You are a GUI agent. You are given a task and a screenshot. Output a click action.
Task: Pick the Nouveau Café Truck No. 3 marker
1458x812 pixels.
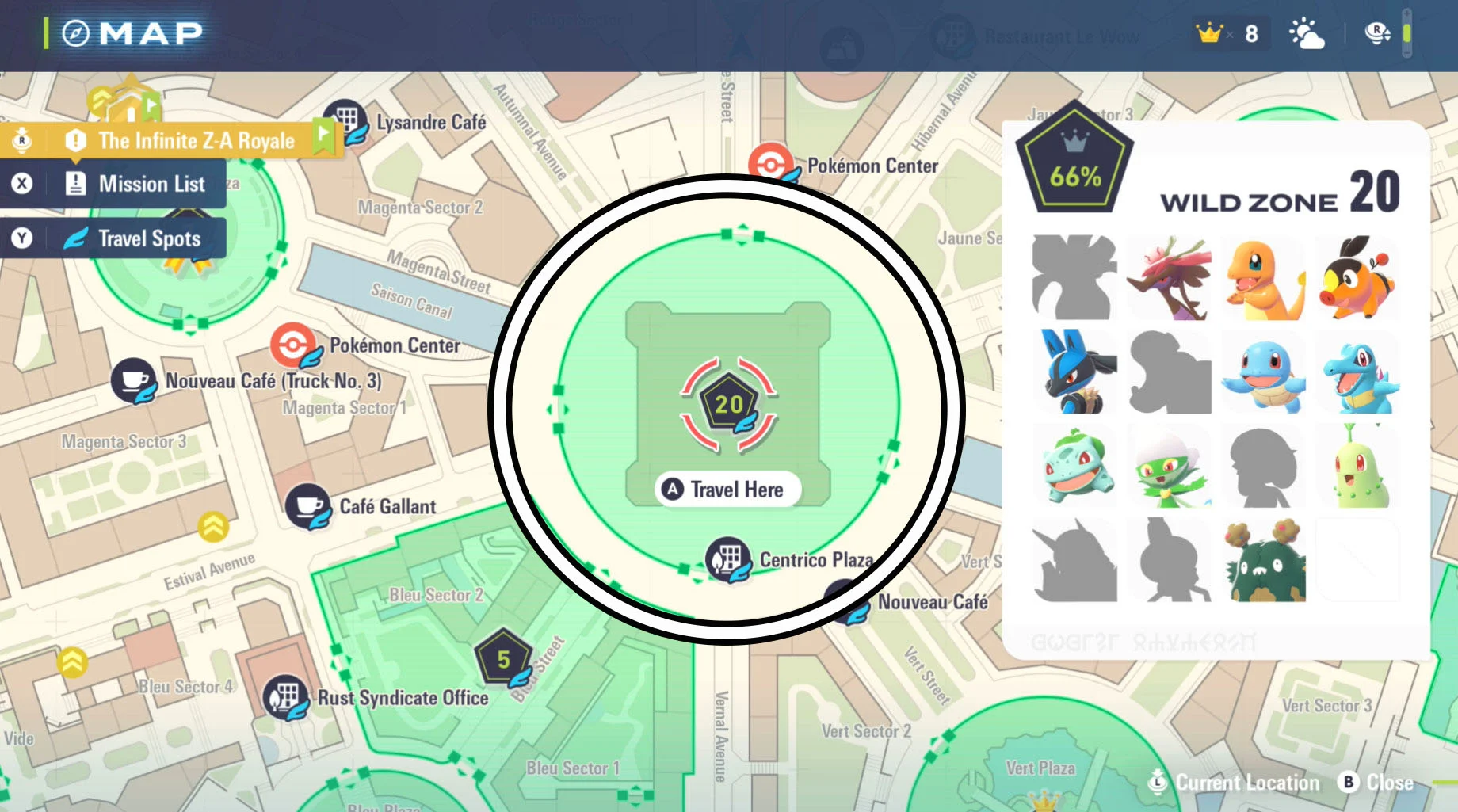[133, 381]
